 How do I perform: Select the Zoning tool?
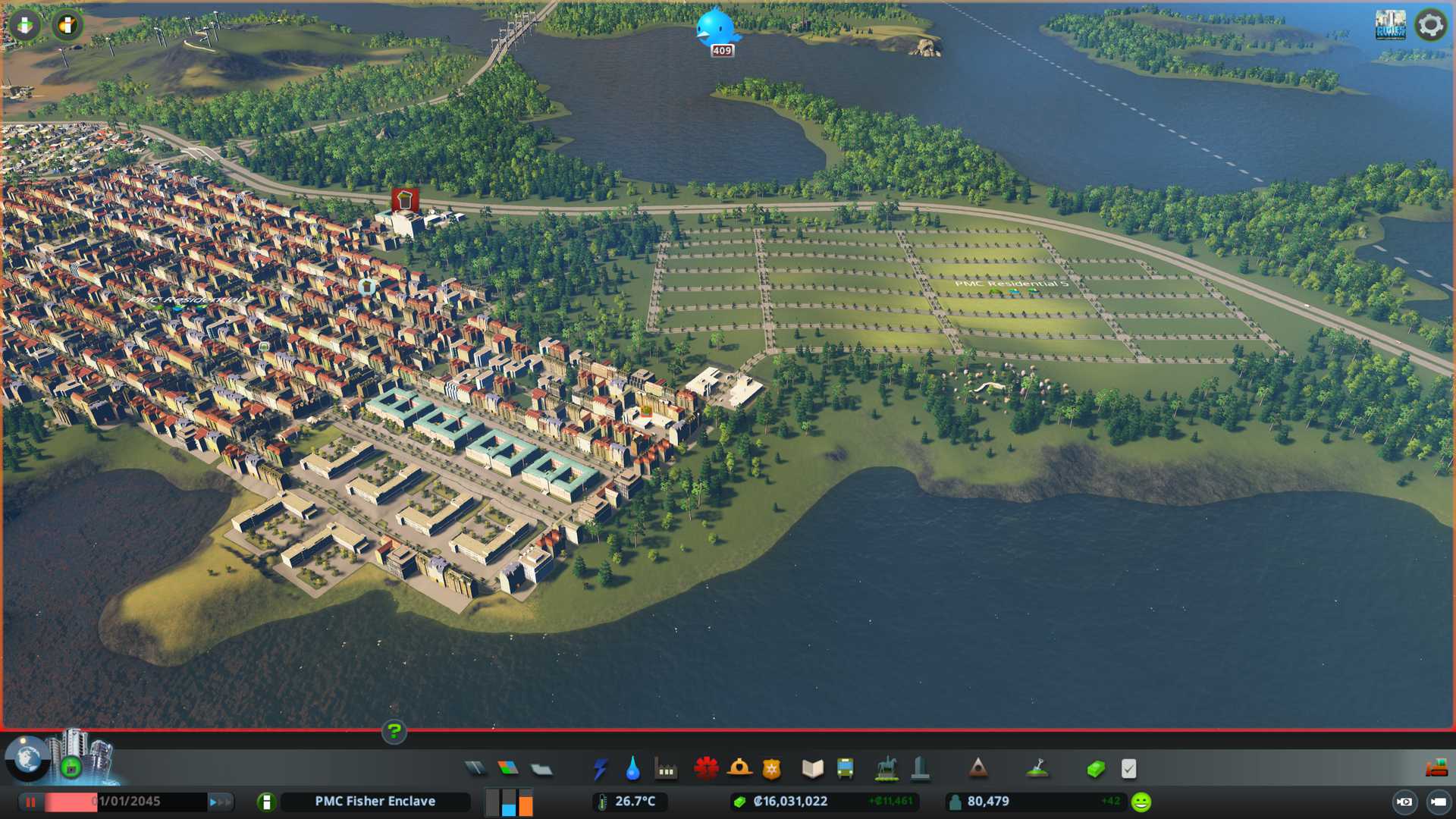[508, 769]
